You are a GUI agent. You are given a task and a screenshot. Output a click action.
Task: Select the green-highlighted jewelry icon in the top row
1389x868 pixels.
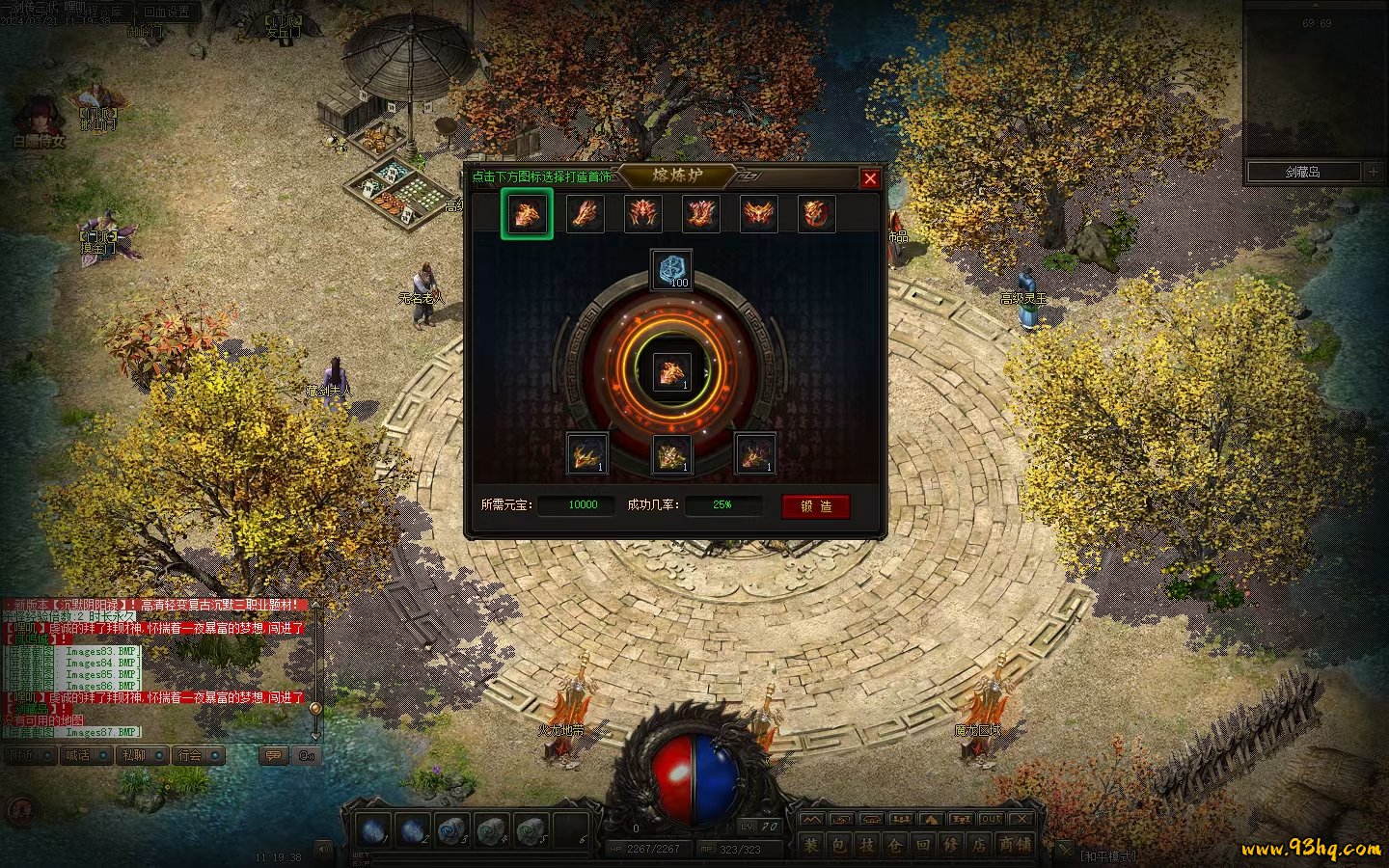527,213
